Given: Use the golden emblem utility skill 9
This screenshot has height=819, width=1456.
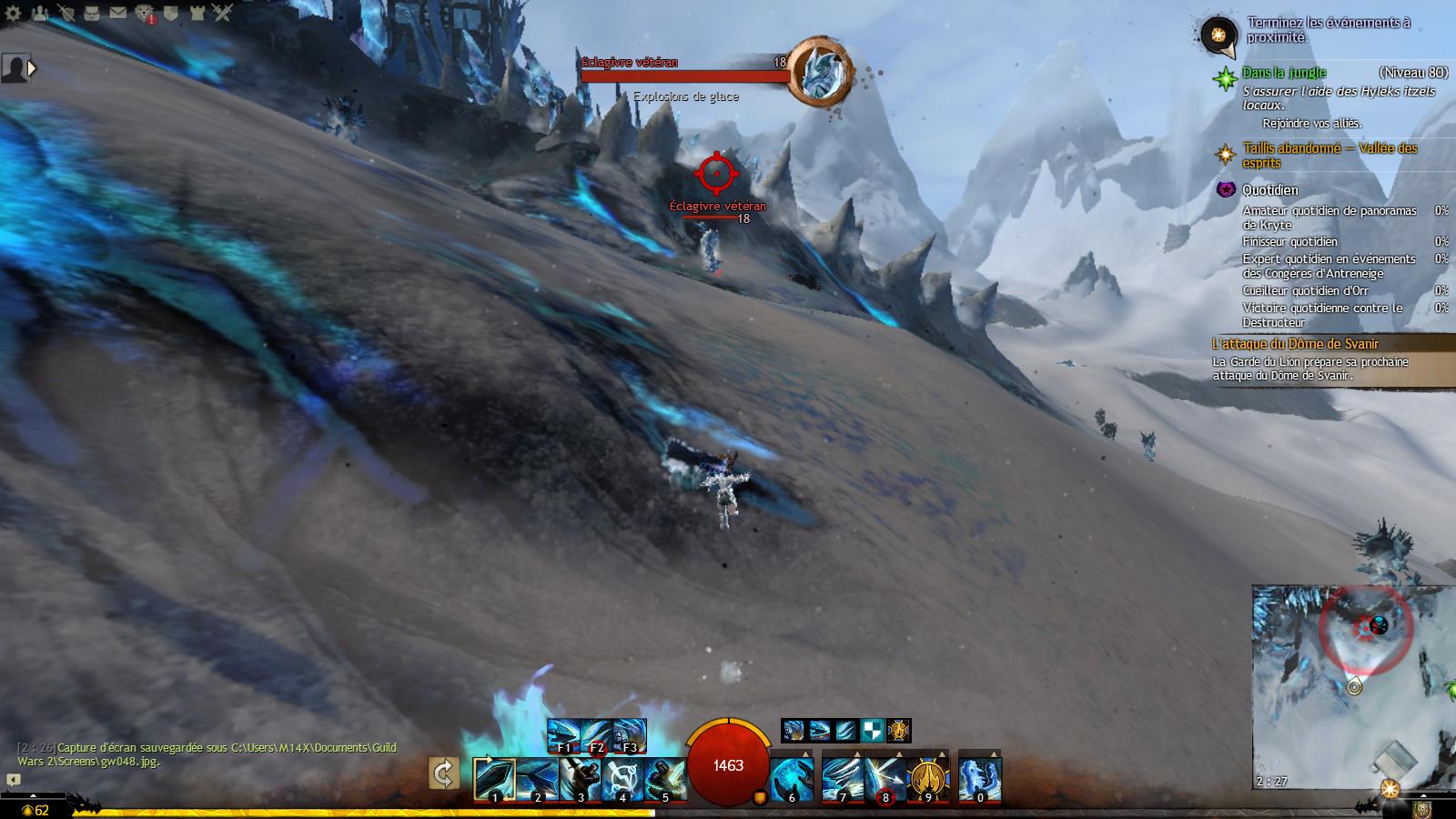Looking at the screenshot, I should coord(927,780).
